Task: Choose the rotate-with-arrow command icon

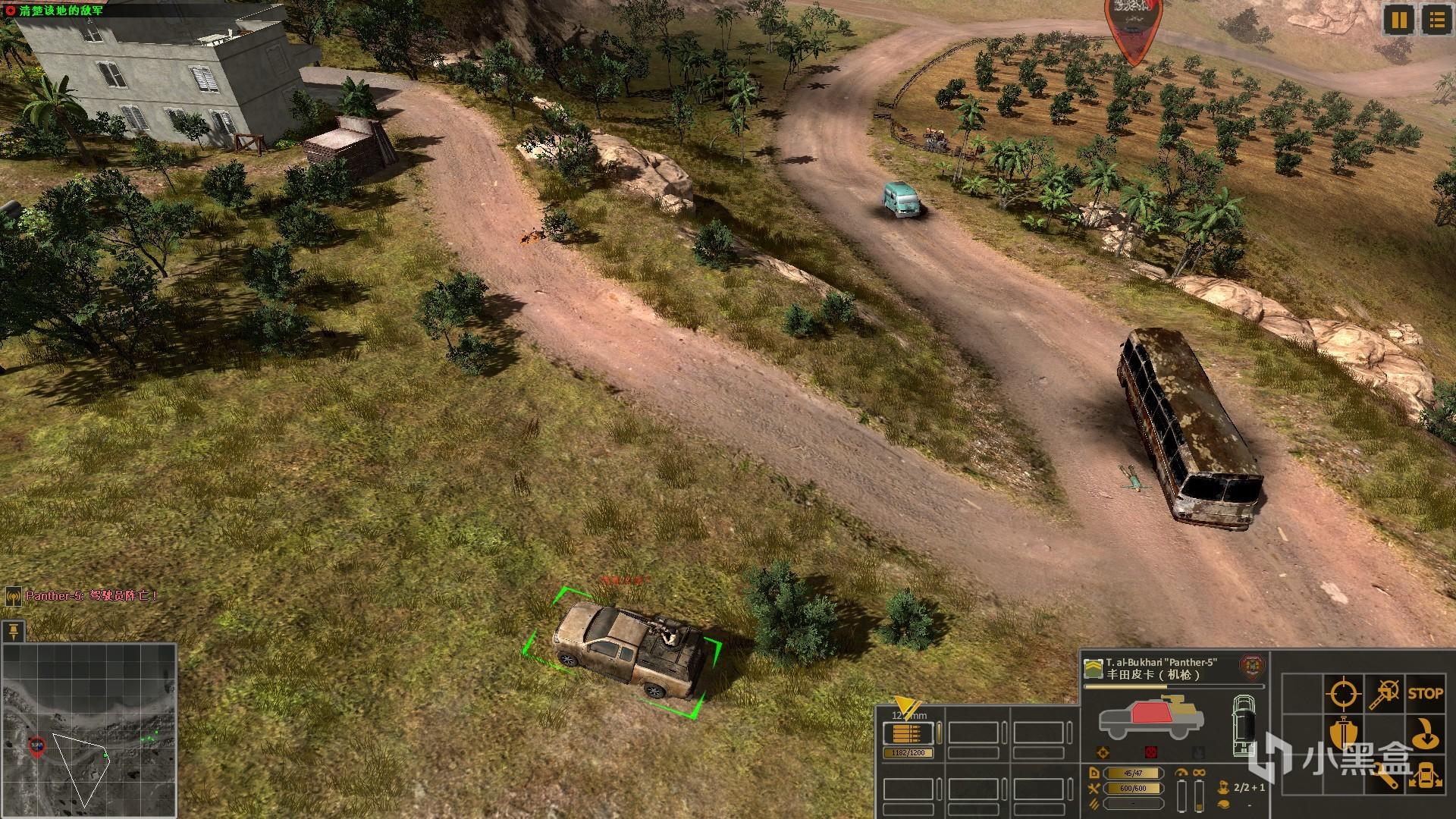Action: coord(1426,734)
